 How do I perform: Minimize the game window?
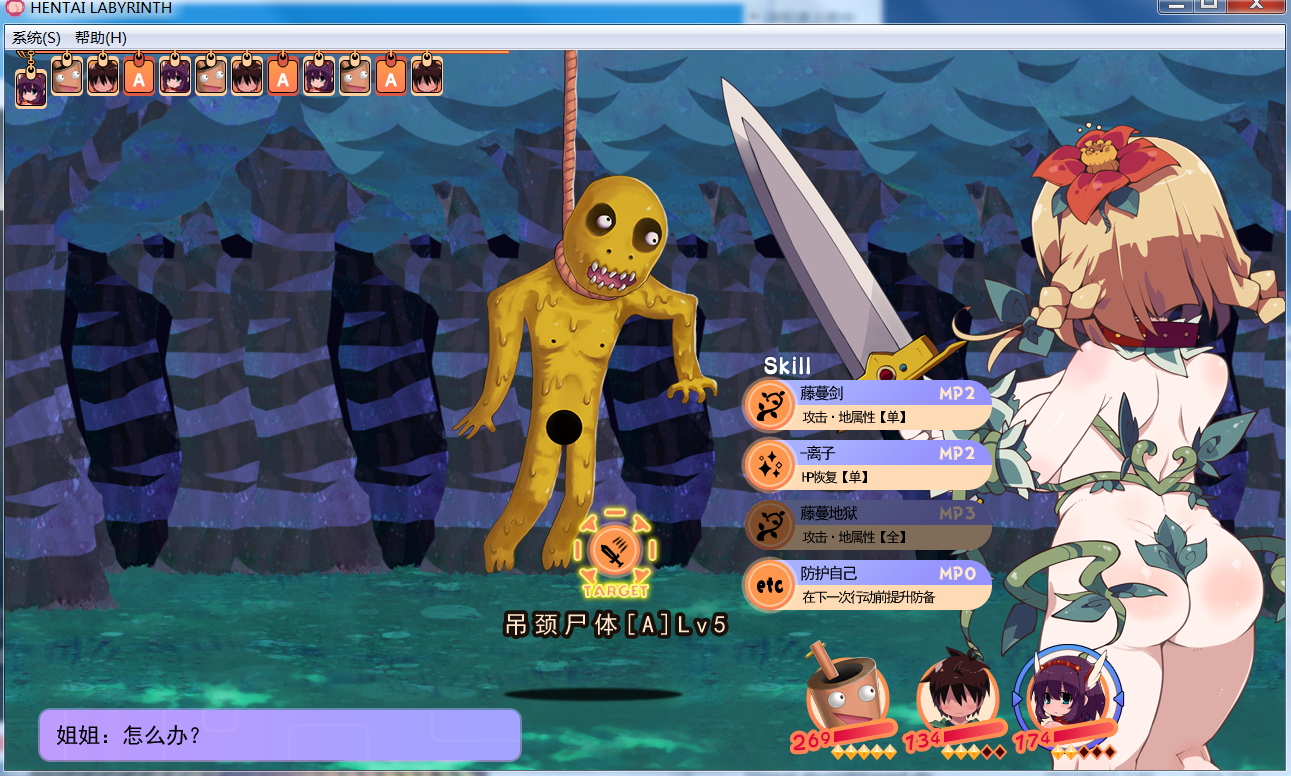pos(1177,6)
